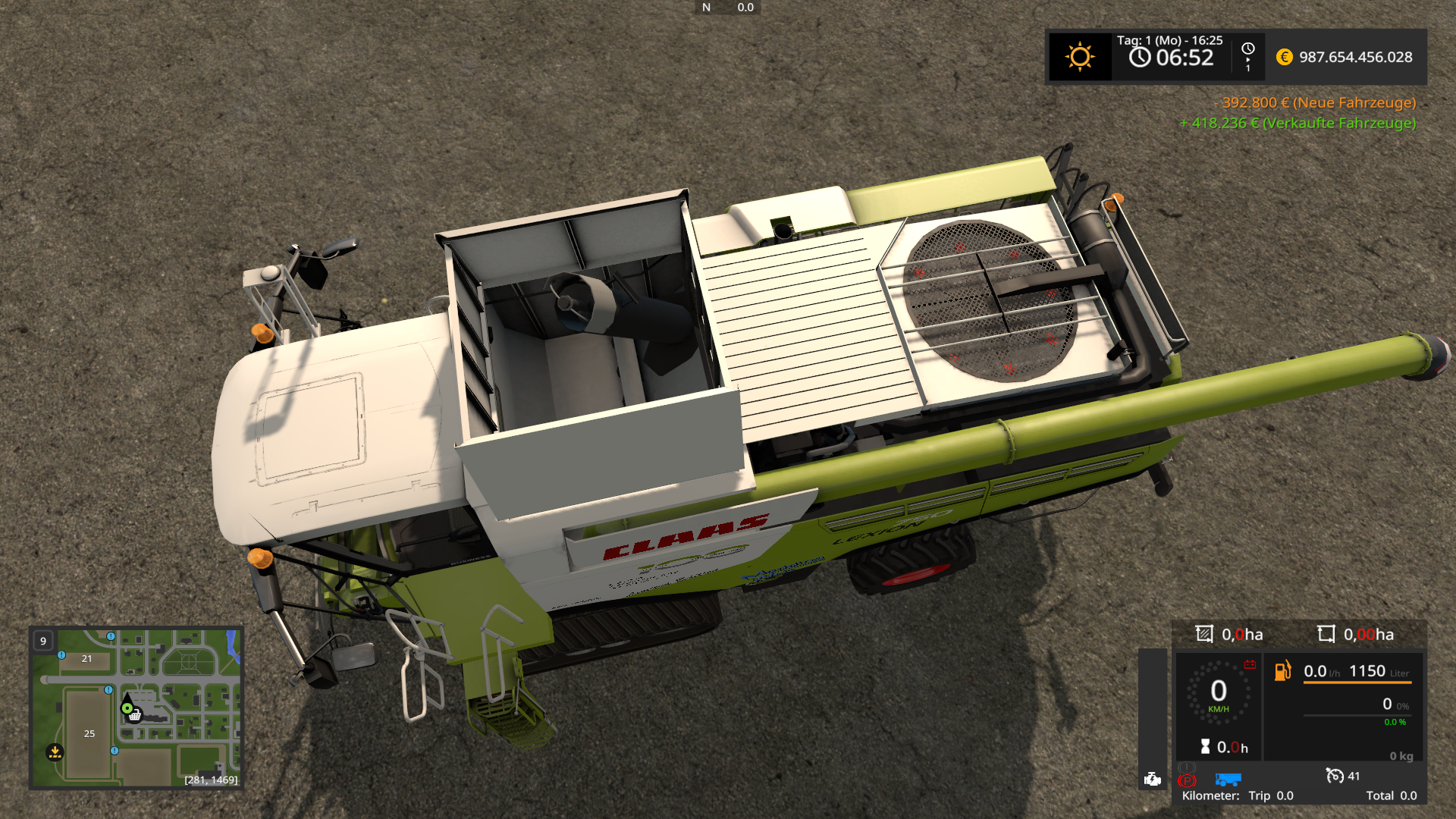Click field number 25 on the minimap
Image resolution: width=1456 pixels, height=819 pixels.
[89, 733]
